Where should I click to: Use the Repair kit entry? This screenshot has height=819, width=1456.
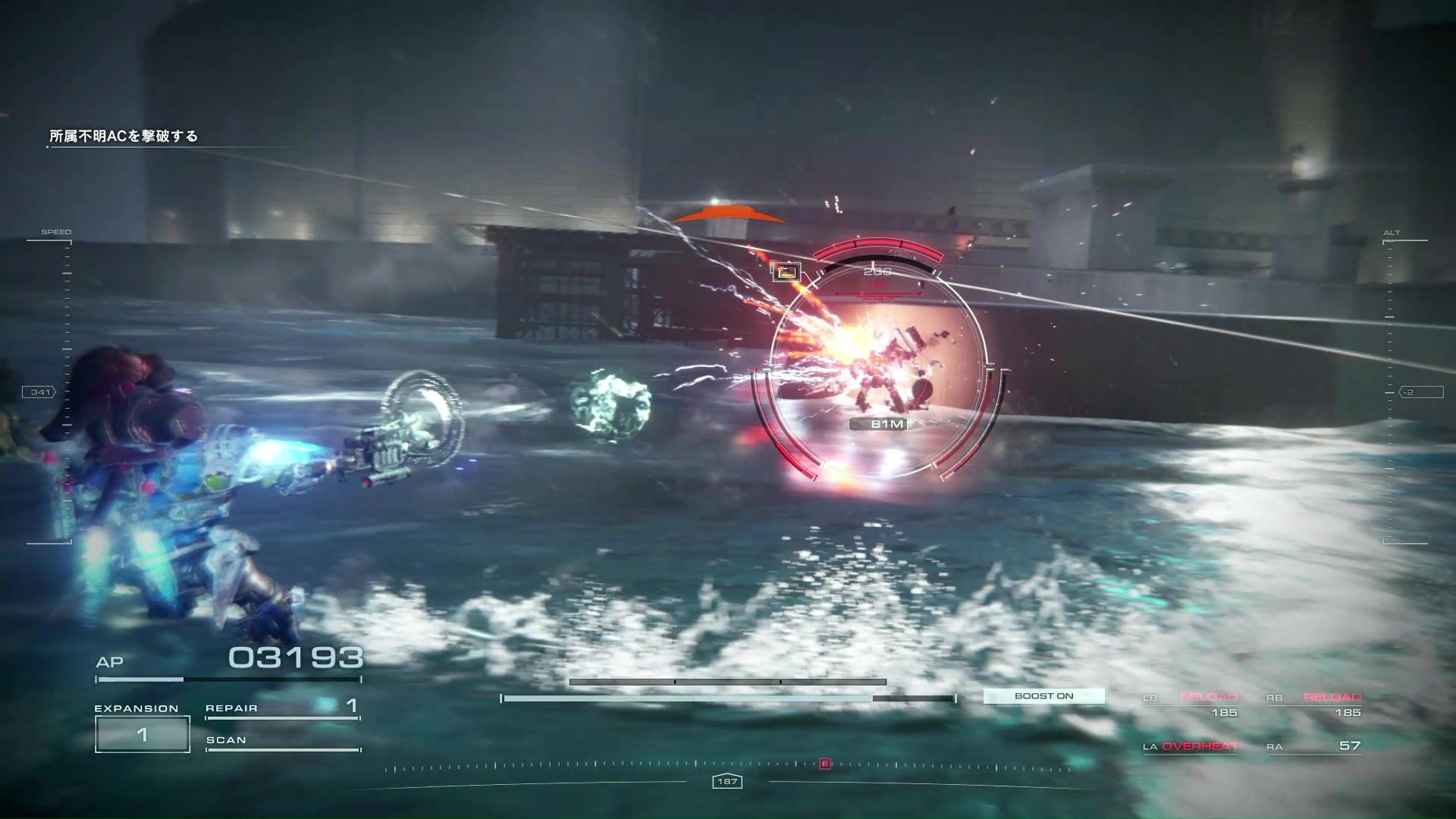pyautogui.click(x=282, y=708)
